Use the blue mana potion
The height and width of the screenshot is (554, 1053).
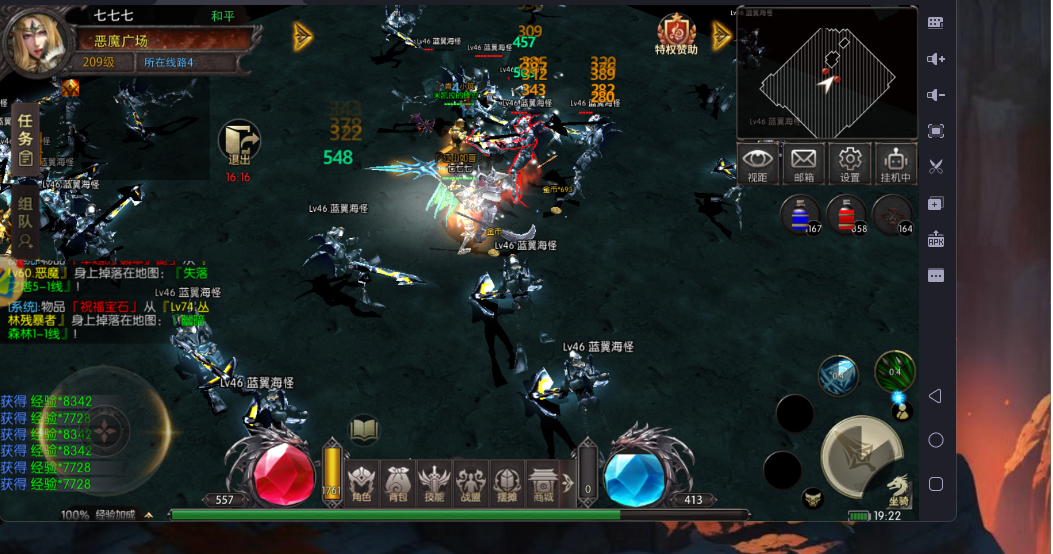pyautogui.click(x=799, y=214)
